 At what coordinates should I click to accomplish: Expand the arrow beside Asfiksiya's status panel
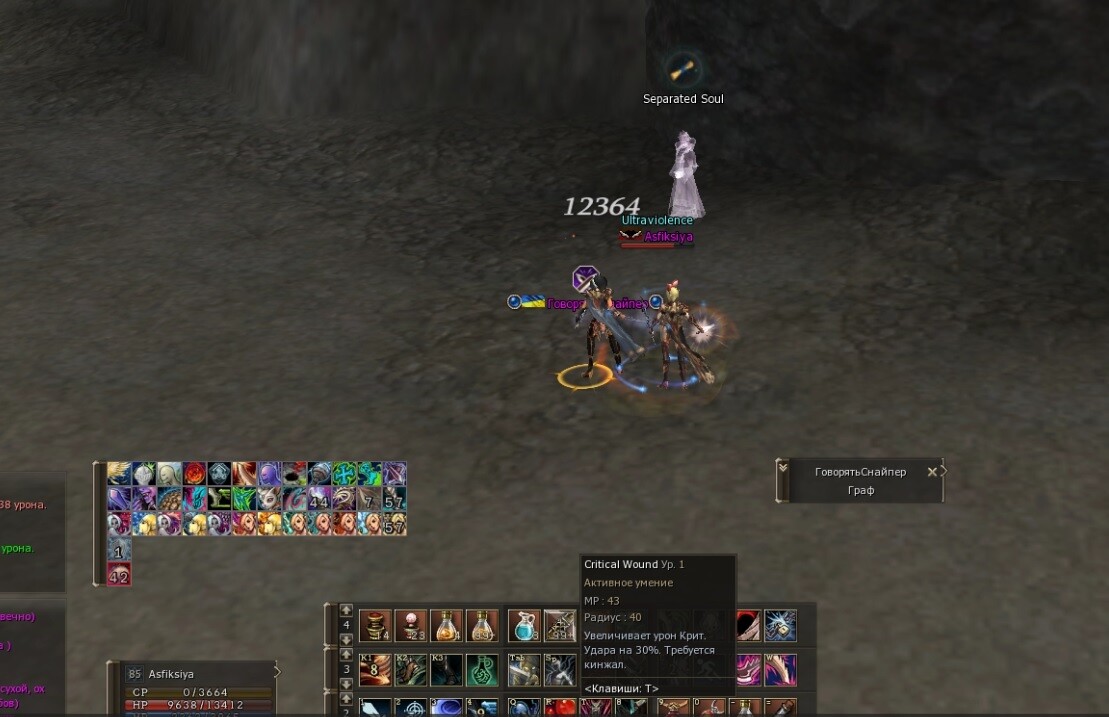[278, 673]
